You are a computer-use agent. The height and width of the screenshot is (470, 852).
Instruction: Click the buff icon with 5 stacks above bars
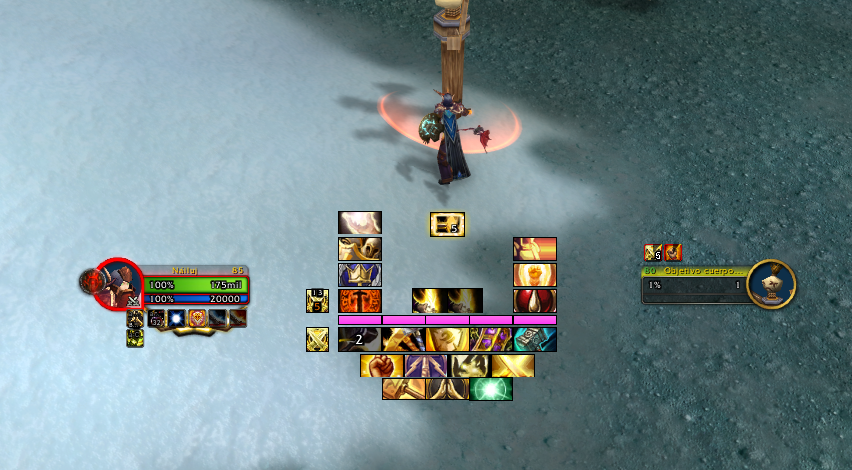click(447, 224)
